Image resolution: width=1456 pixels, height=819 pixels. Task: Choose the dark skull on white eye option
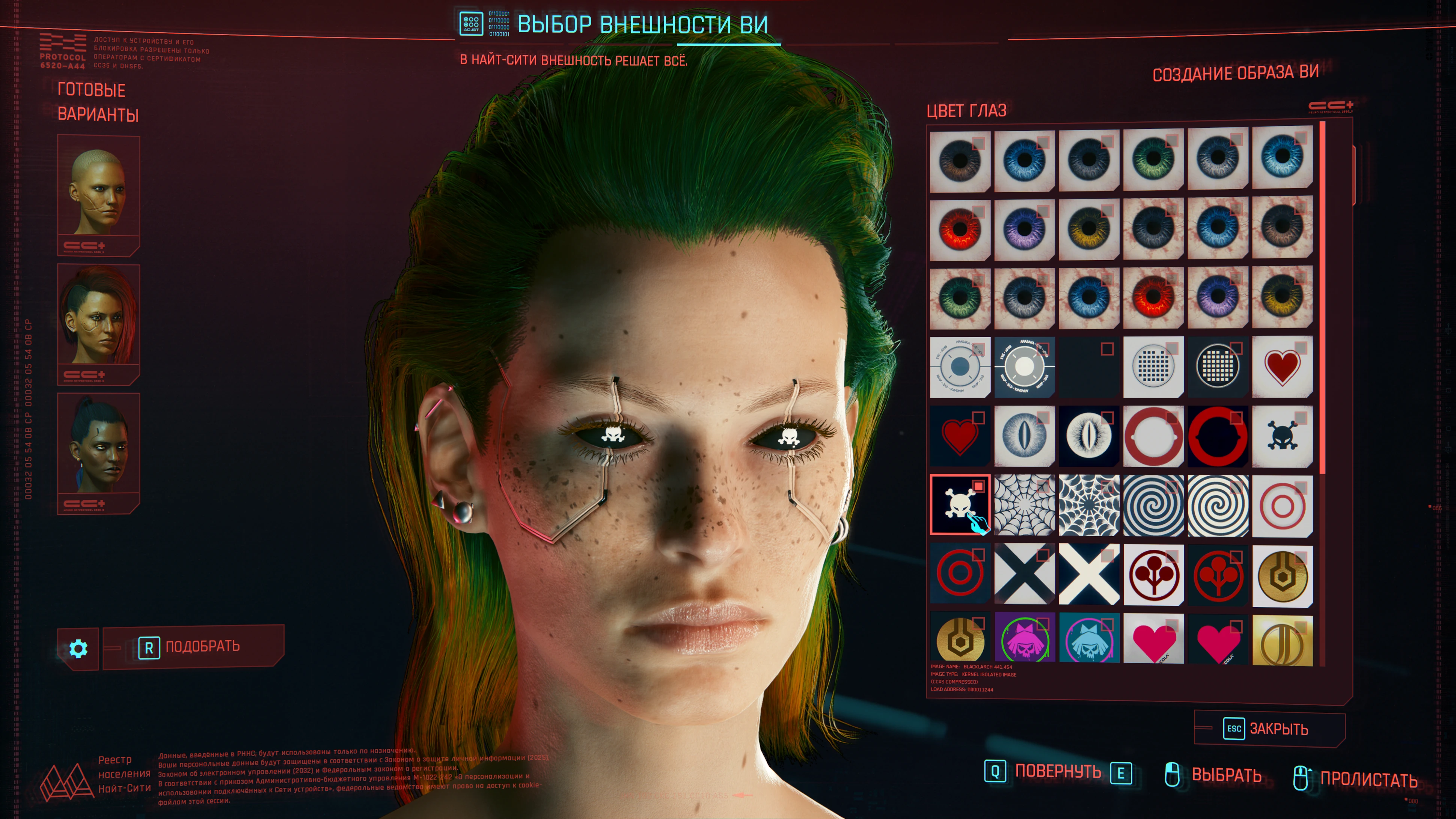click(x=1282, y=436)
